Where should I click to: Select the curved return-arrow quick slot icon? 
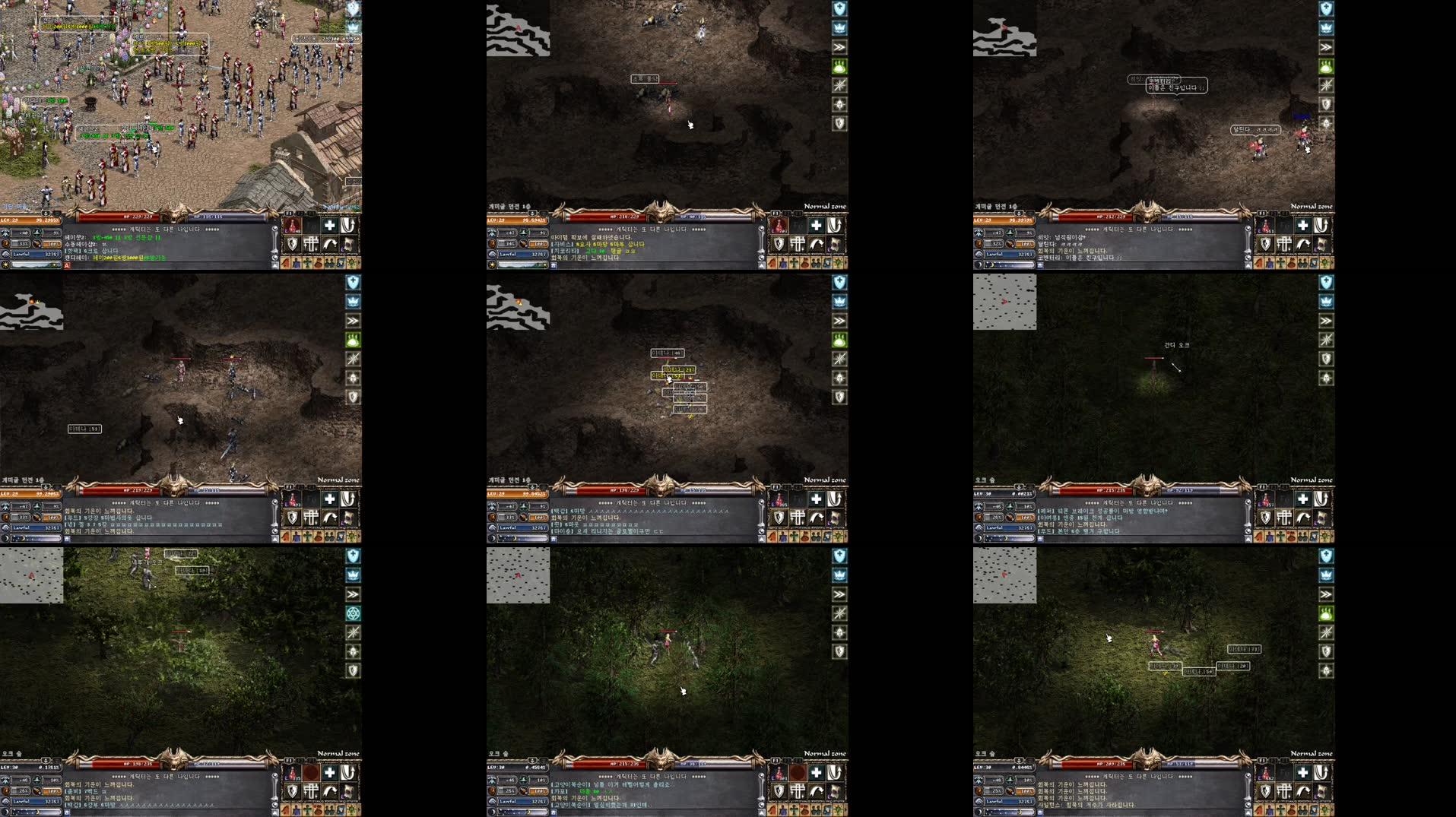(330, 244)
